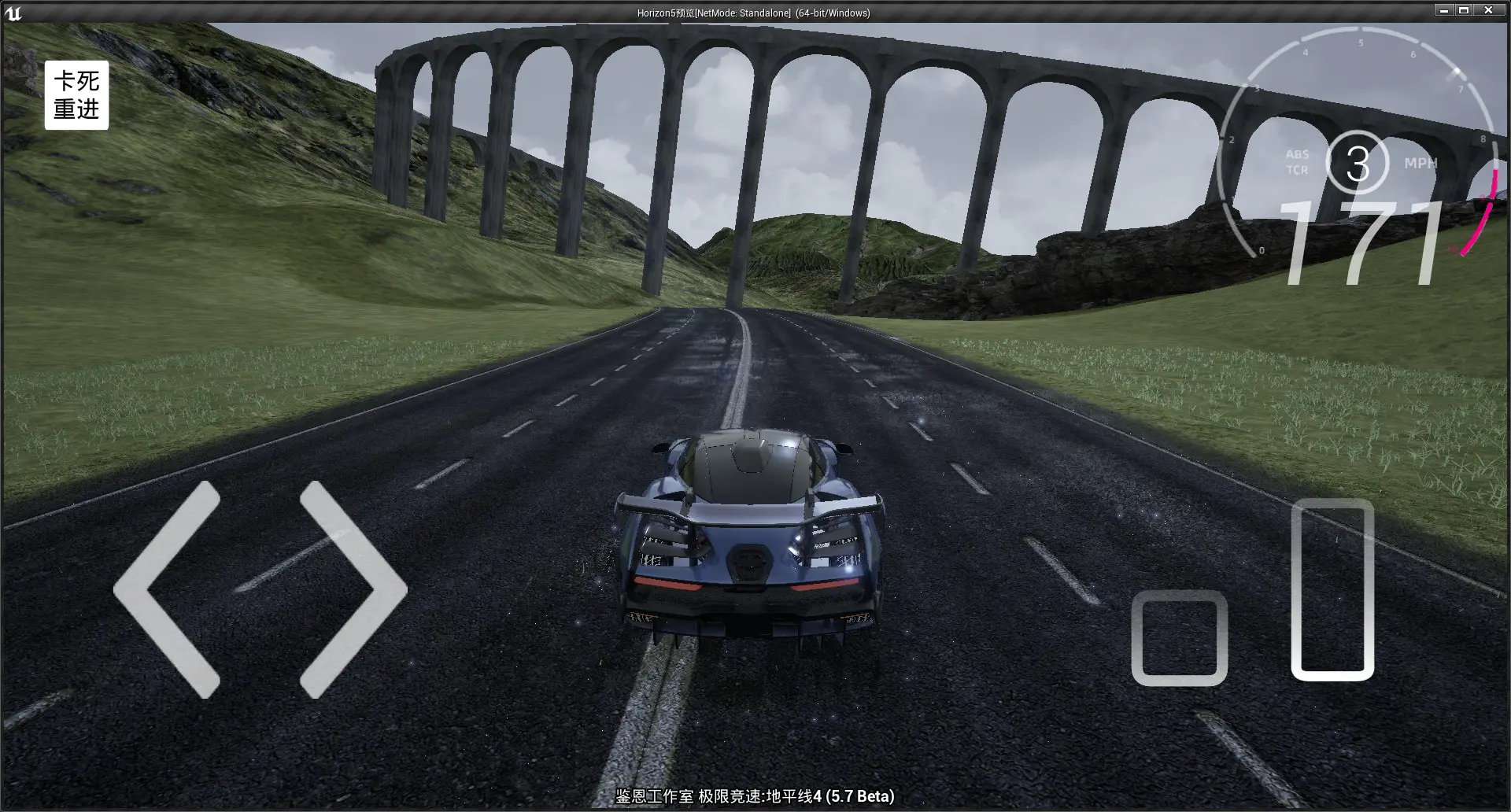Viewport: 1511px width, 812px height.
Task: Tap the 卡死重进 stuck-reset button
Action: click(76, 95)
